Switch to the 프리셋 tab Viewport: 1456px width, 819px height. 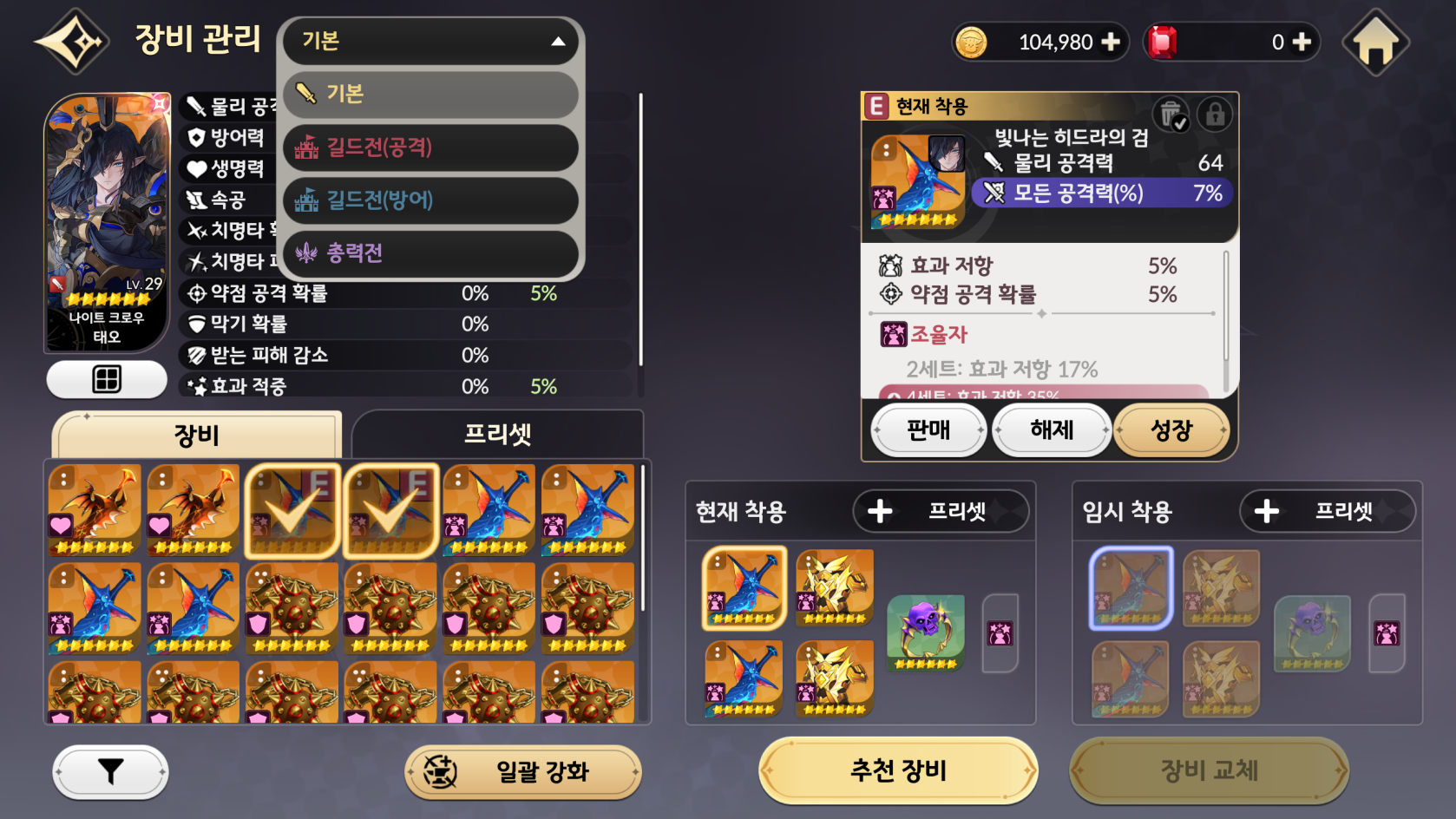point(497,434)
